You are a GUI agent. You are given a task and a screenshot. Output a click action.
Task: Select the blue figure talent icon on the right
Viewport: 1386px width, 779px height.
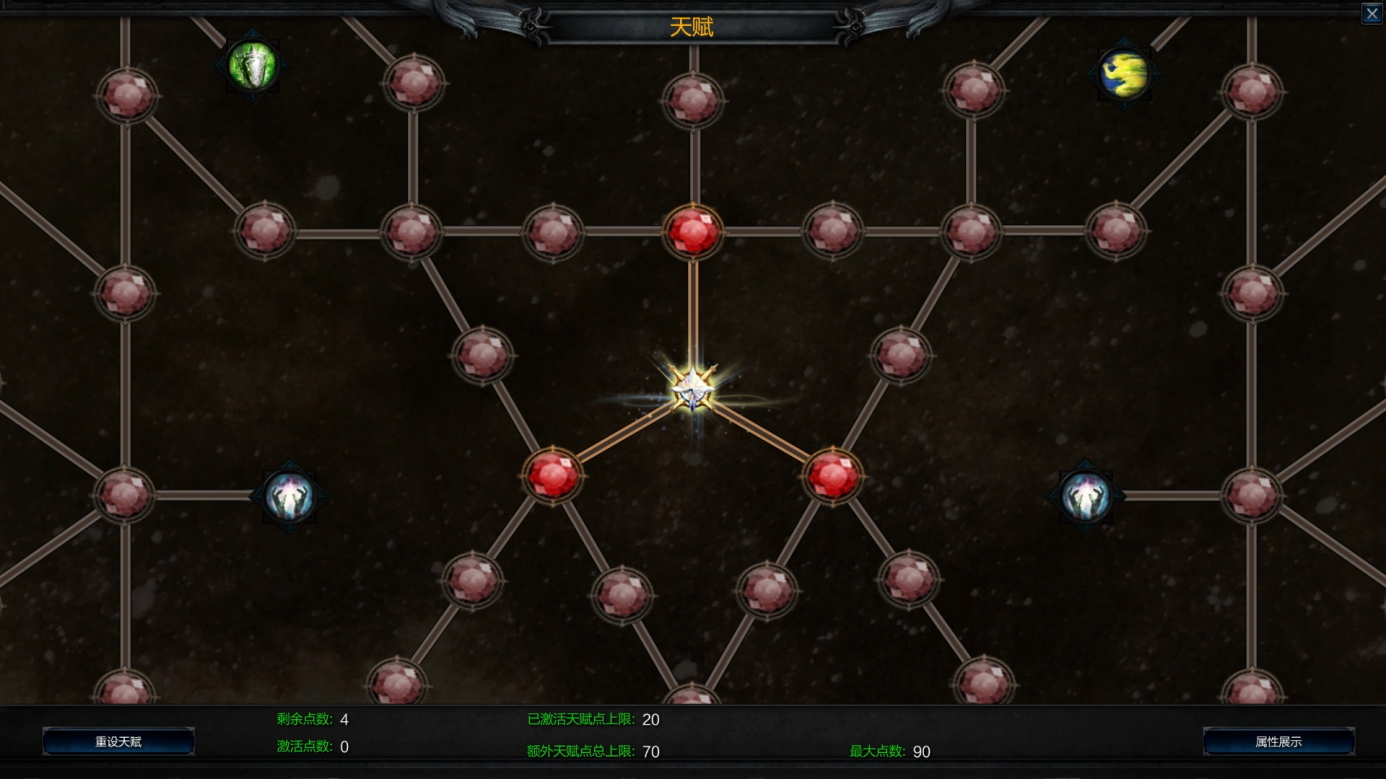1086,496
